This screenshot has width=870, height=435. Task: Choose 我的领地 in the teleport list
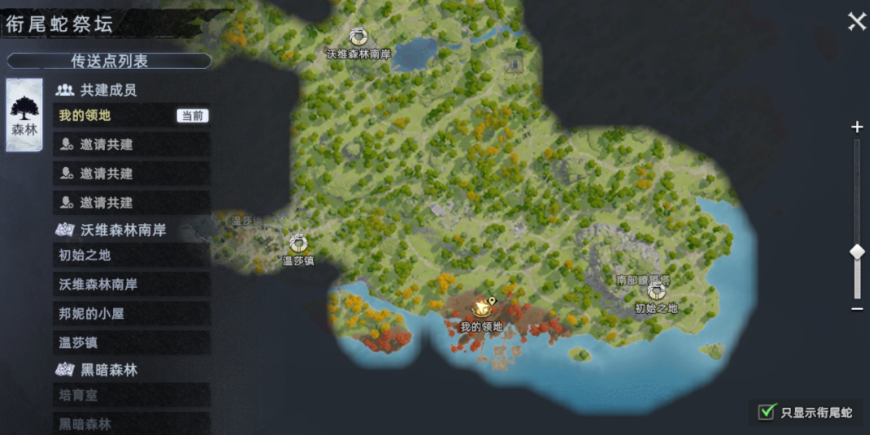(132, 116)
